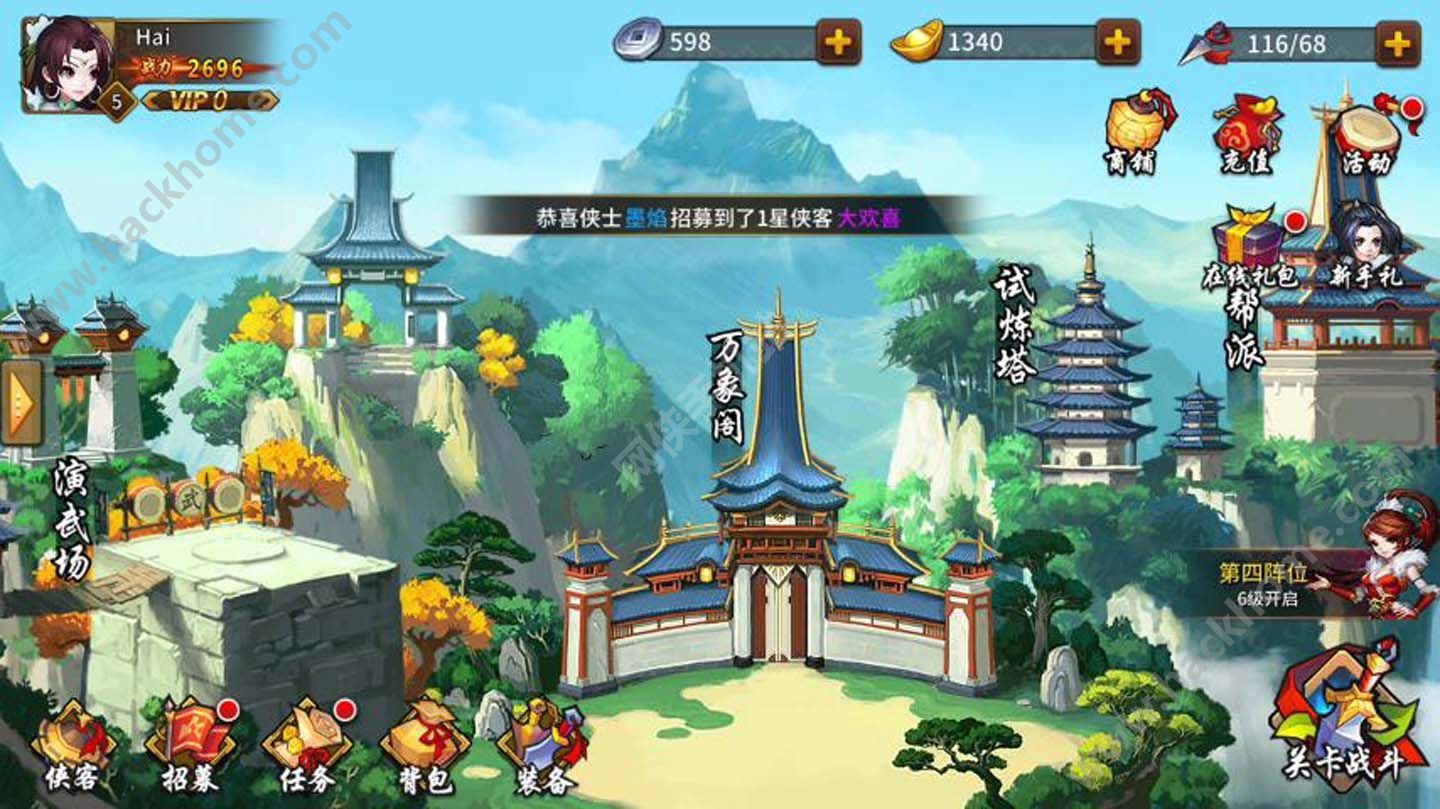Add more stamina with plus button
Image resolution: width=1440 pixels, height=809 pixels.
1397,42
